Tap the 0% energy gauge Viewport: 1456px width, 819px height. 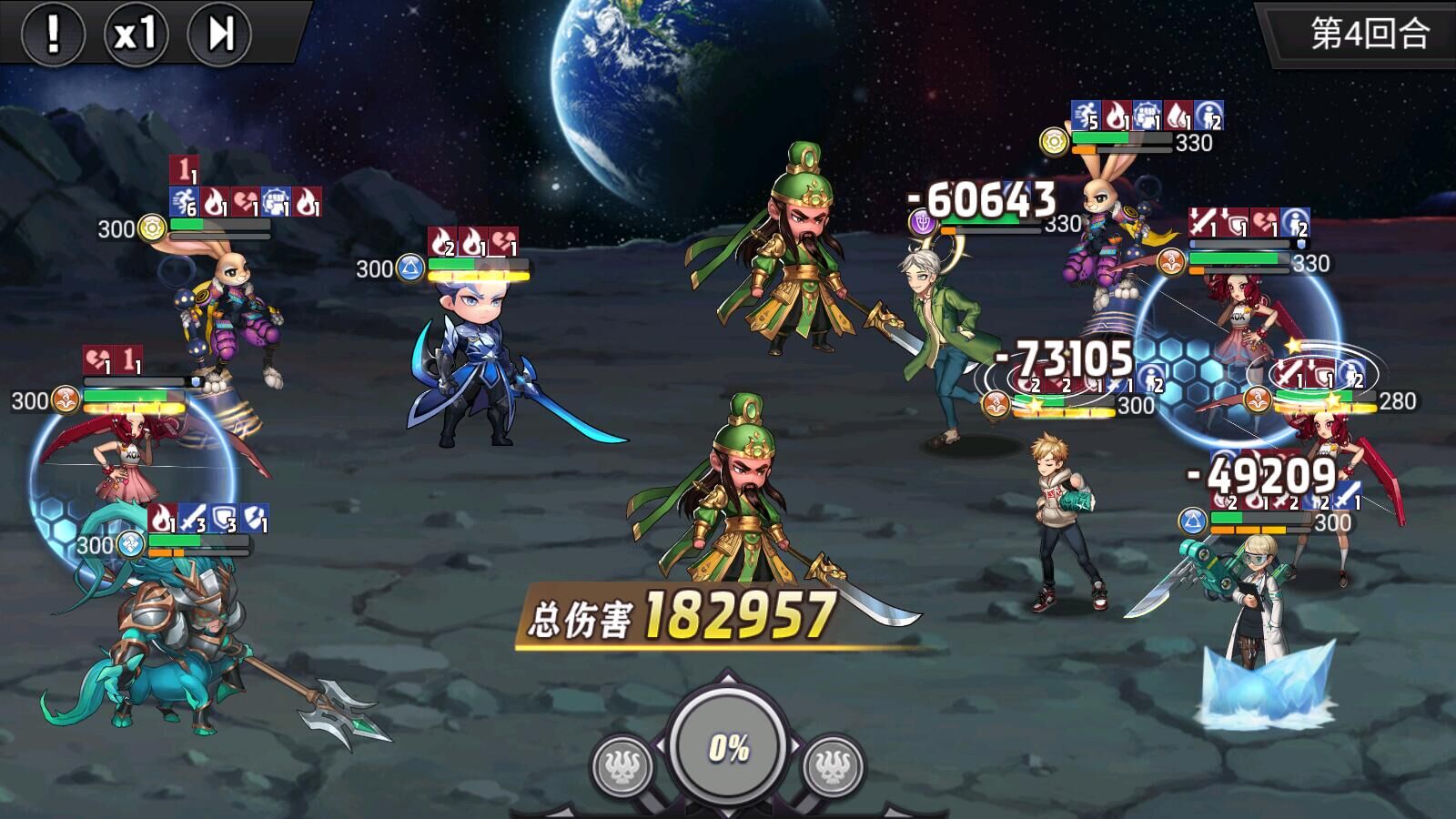click(728, 748)
